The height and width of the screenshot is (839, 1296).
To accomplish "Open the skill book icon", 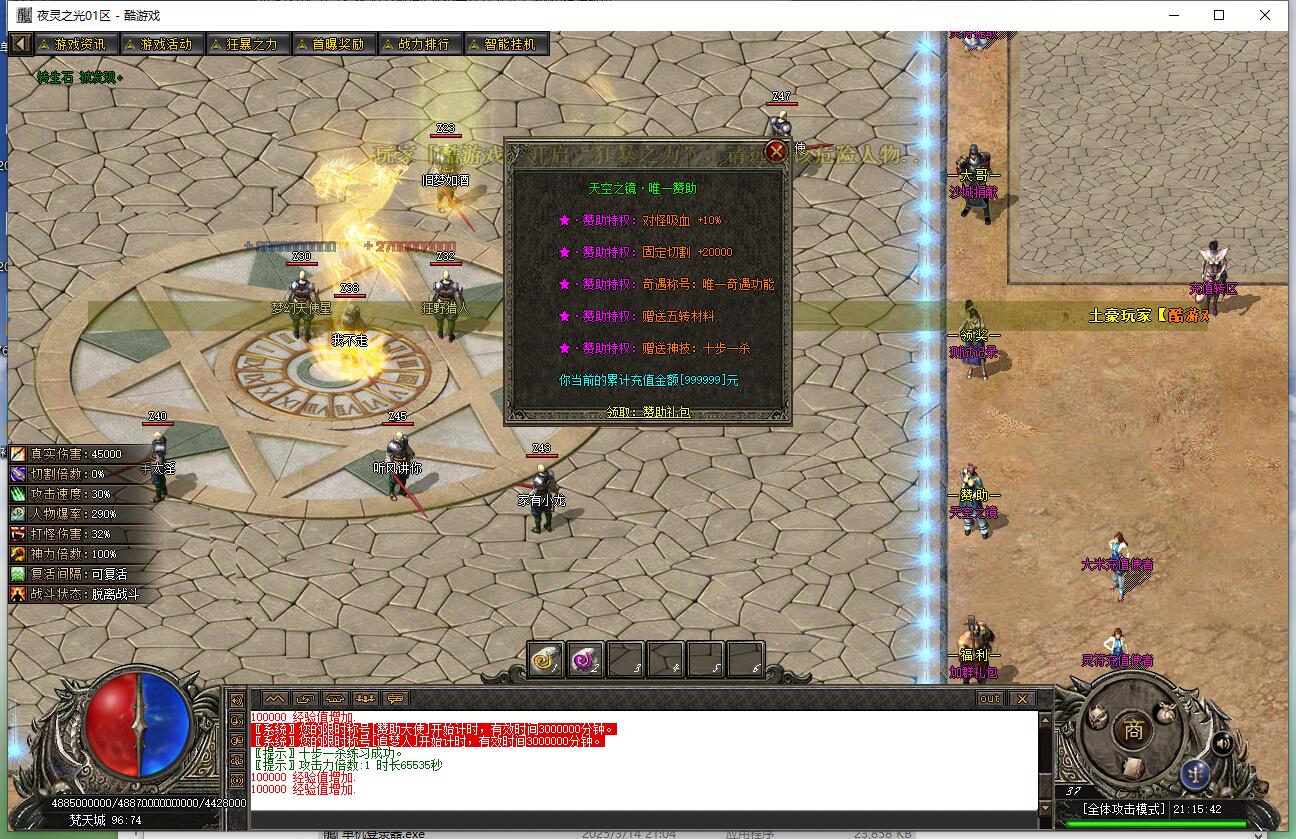I will pyautogui.click(x=1133, y=769).
